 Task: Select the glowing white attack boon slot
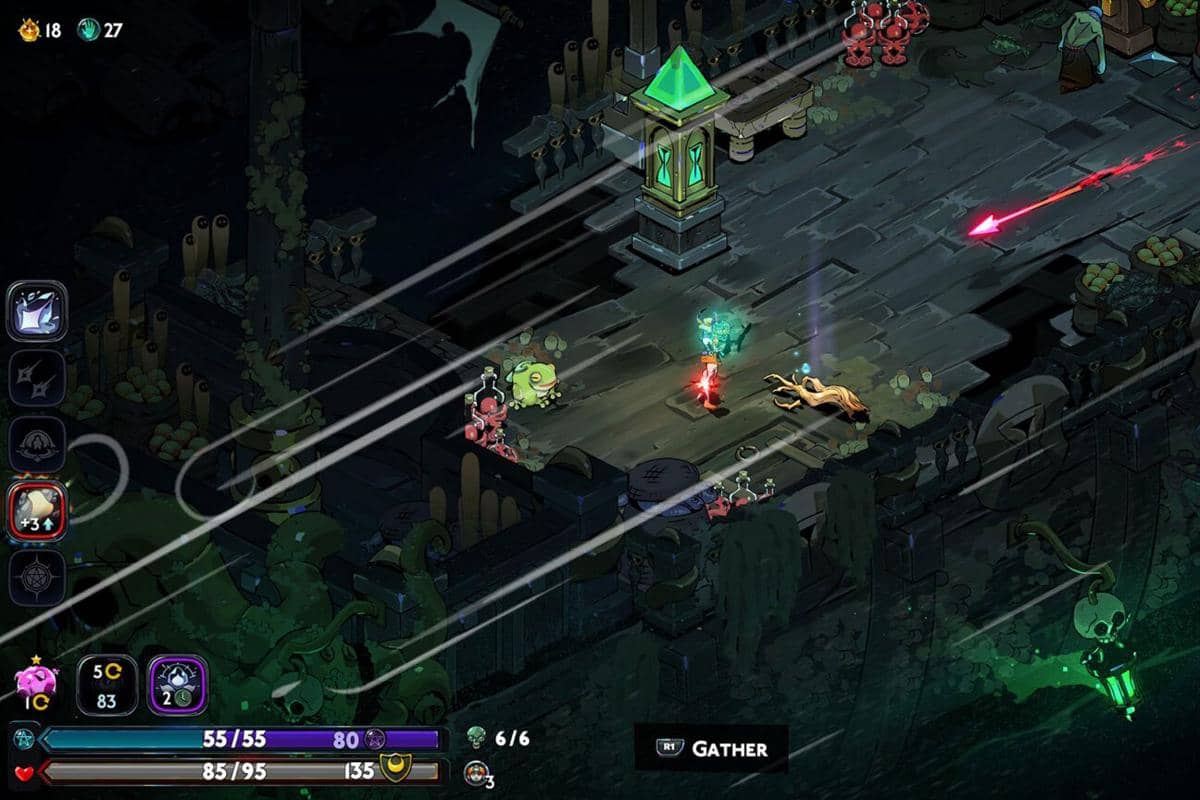[37, 311]
